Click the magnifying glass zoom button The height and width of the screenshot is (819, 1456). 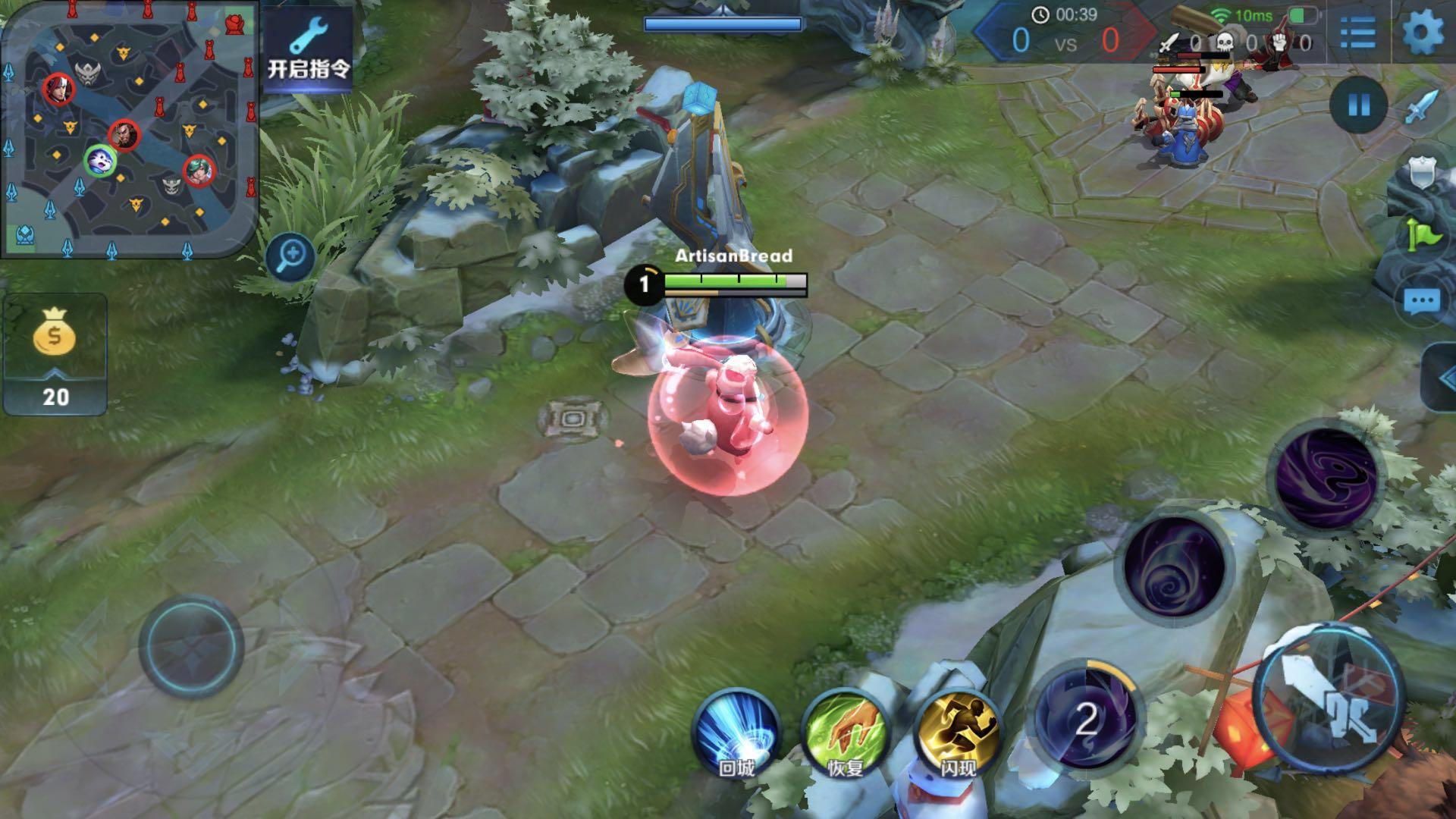coord(290,256)
